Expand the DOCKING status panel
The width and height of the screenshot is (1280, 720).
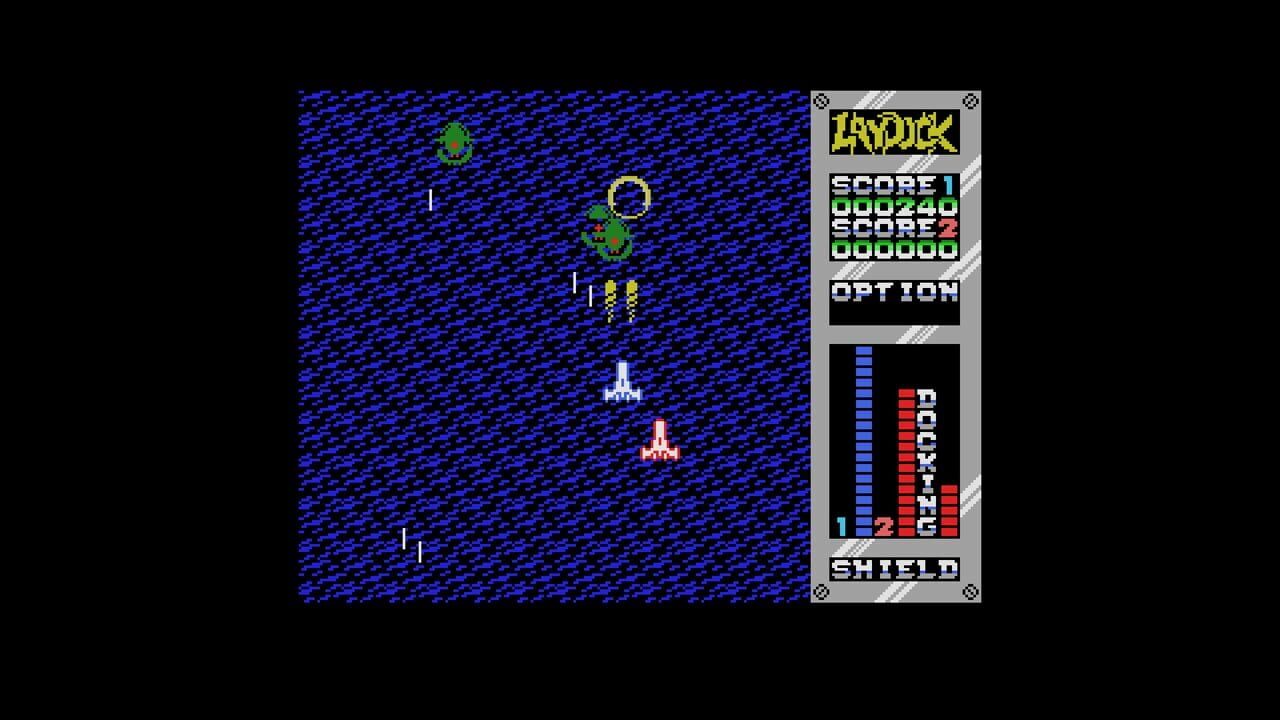895,440
